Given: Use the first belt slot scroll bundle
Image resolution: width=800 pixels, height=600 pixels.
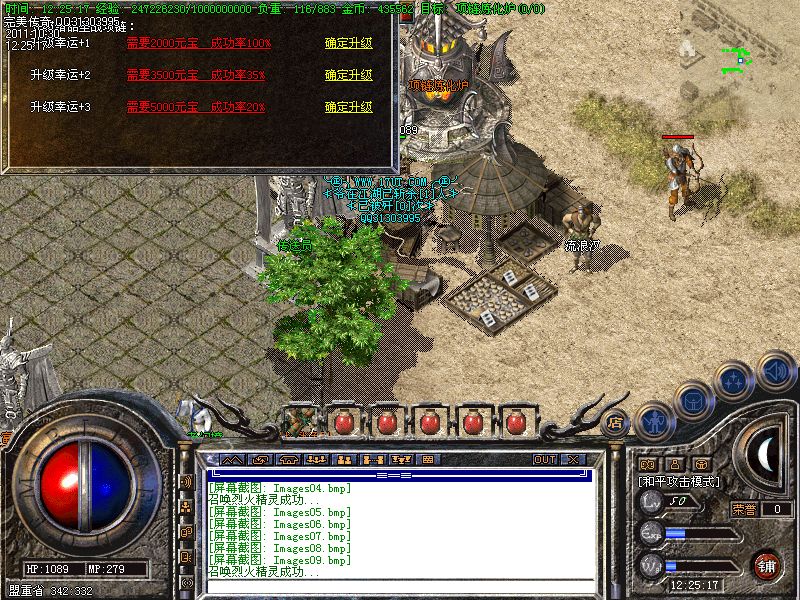Looking at the screenshot, I should 300,421.
